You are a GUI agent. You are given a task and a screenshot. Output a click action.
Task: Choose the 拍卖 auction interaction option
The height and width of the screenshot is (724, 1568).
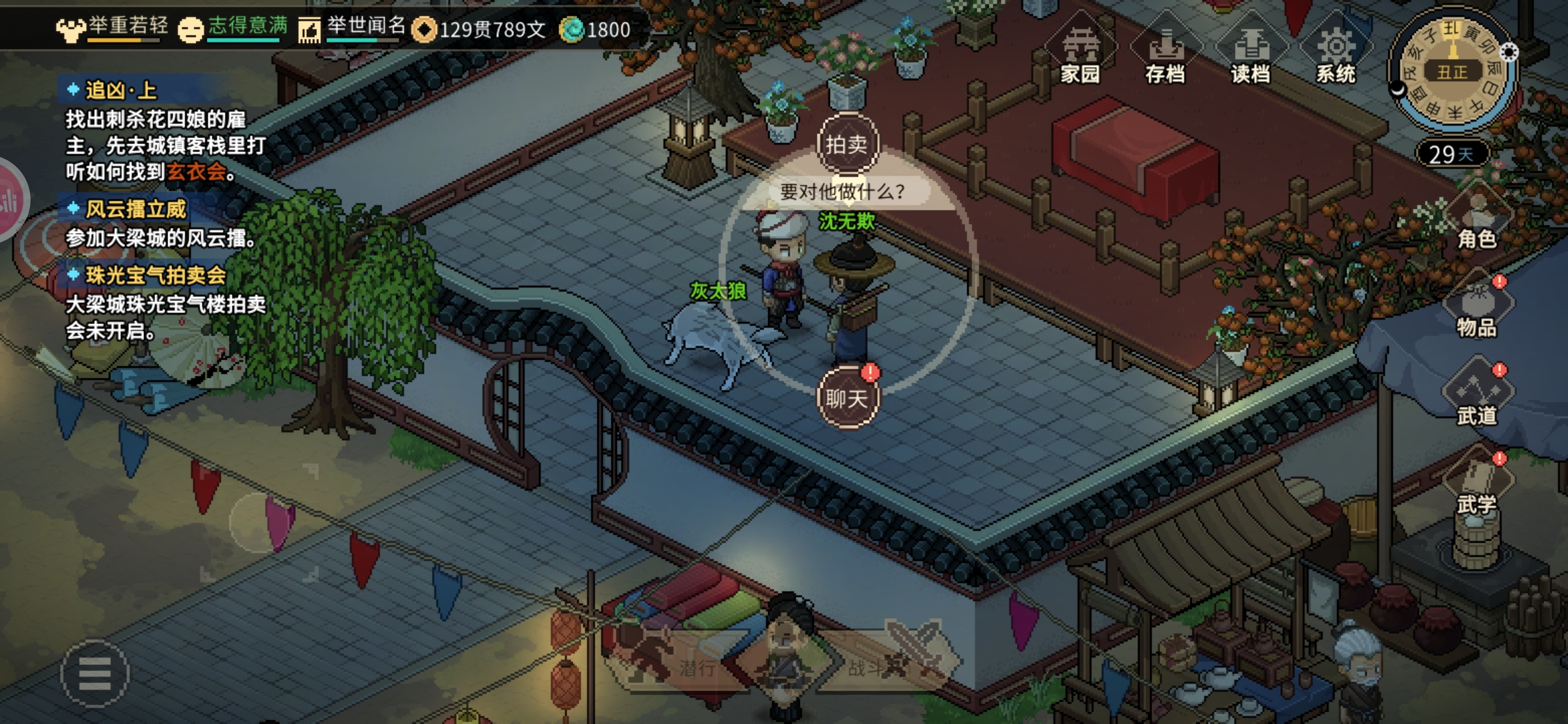pyautogui.click(x=847, y=144)
